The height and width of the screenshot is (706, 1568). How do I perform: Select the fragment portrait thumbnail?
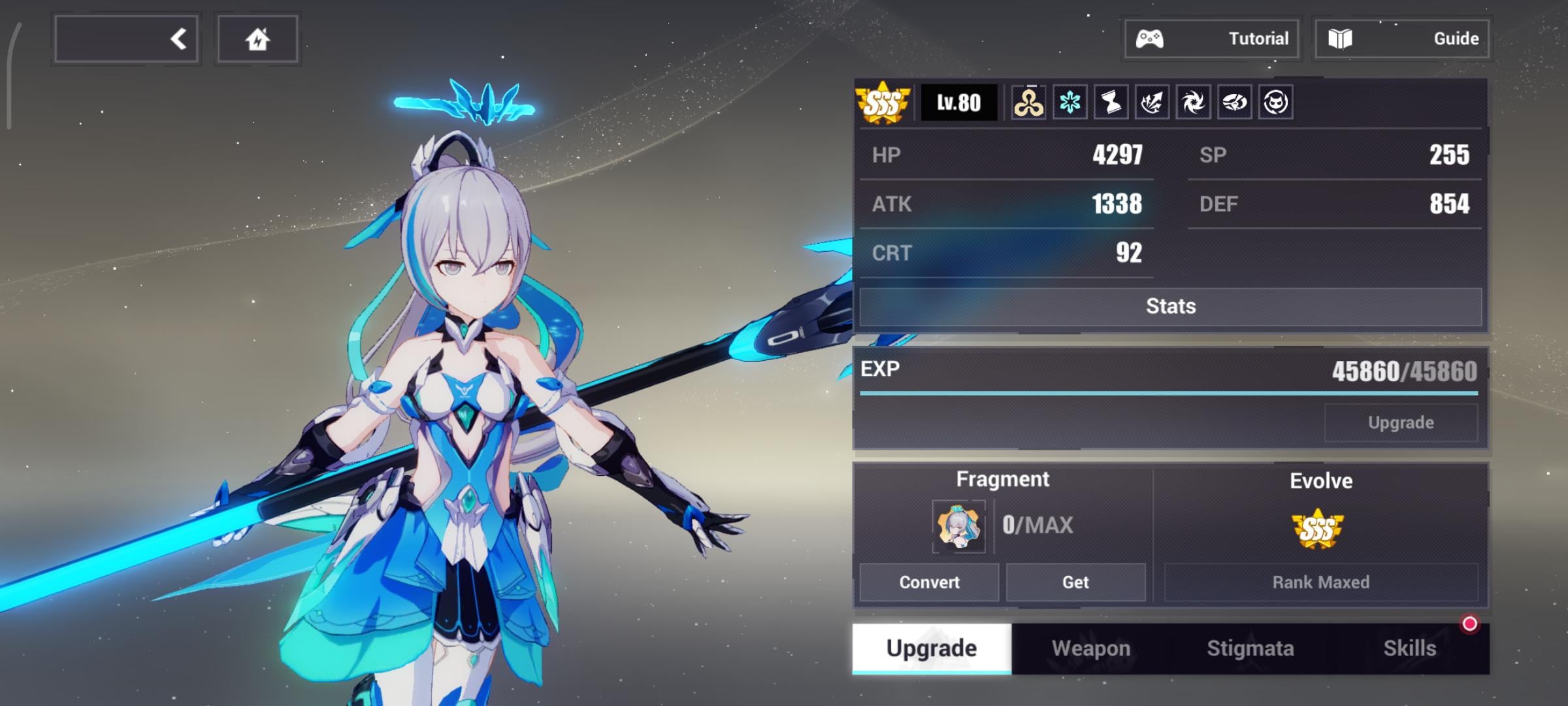pos(958,526)
